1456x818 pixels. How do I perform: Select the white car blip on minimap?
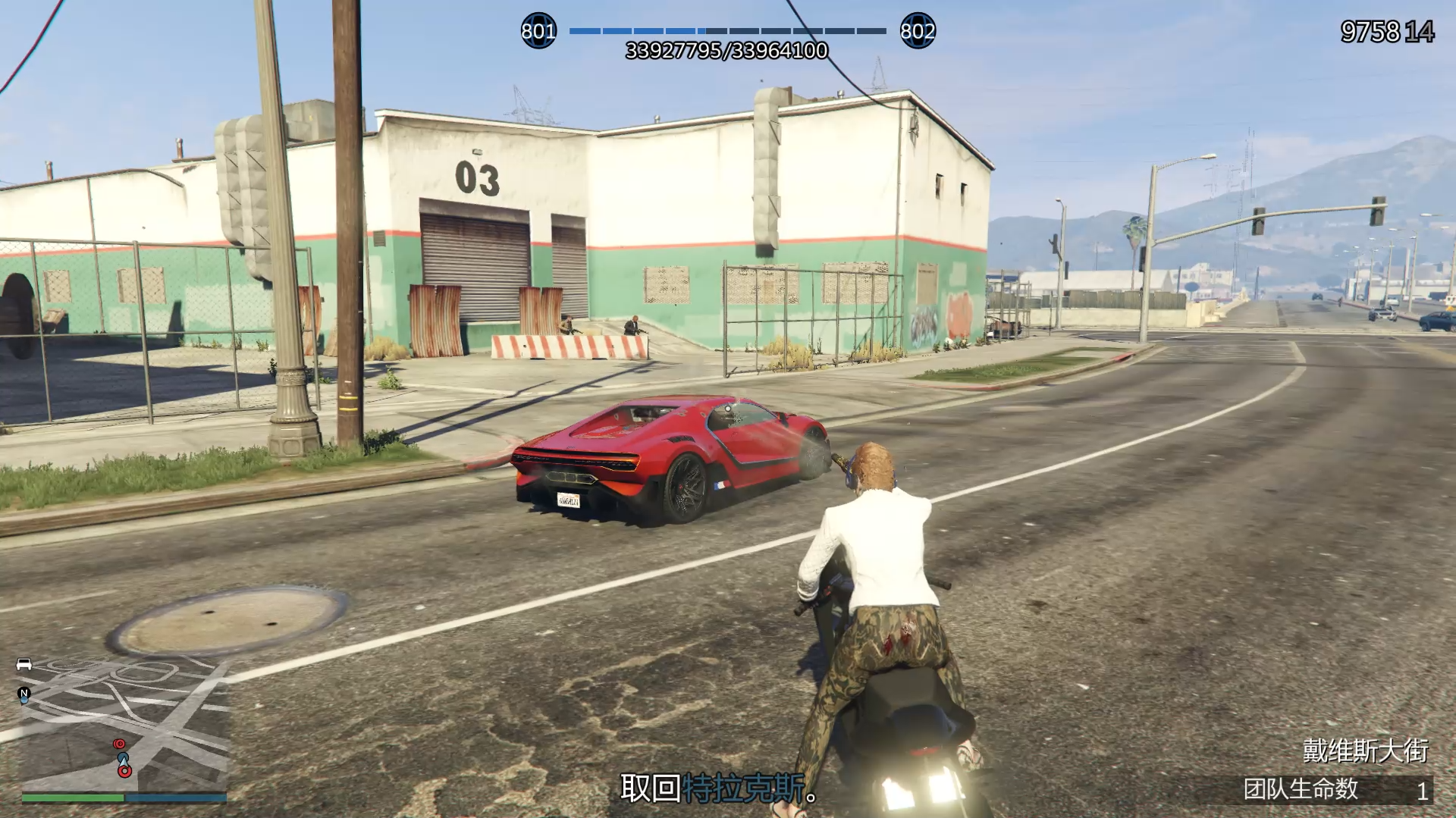pos(24,665)
